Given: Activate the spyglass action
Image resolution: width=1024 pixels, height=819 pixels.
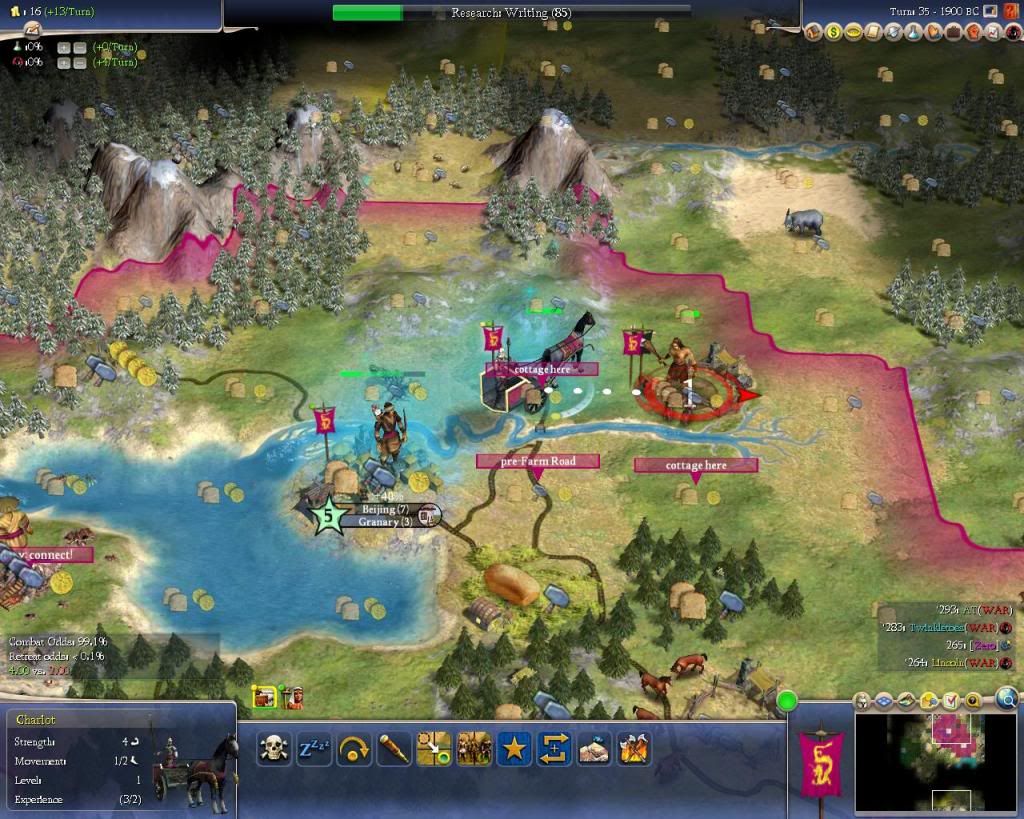Looking at the screenshot, I should (x=394, y=748).
